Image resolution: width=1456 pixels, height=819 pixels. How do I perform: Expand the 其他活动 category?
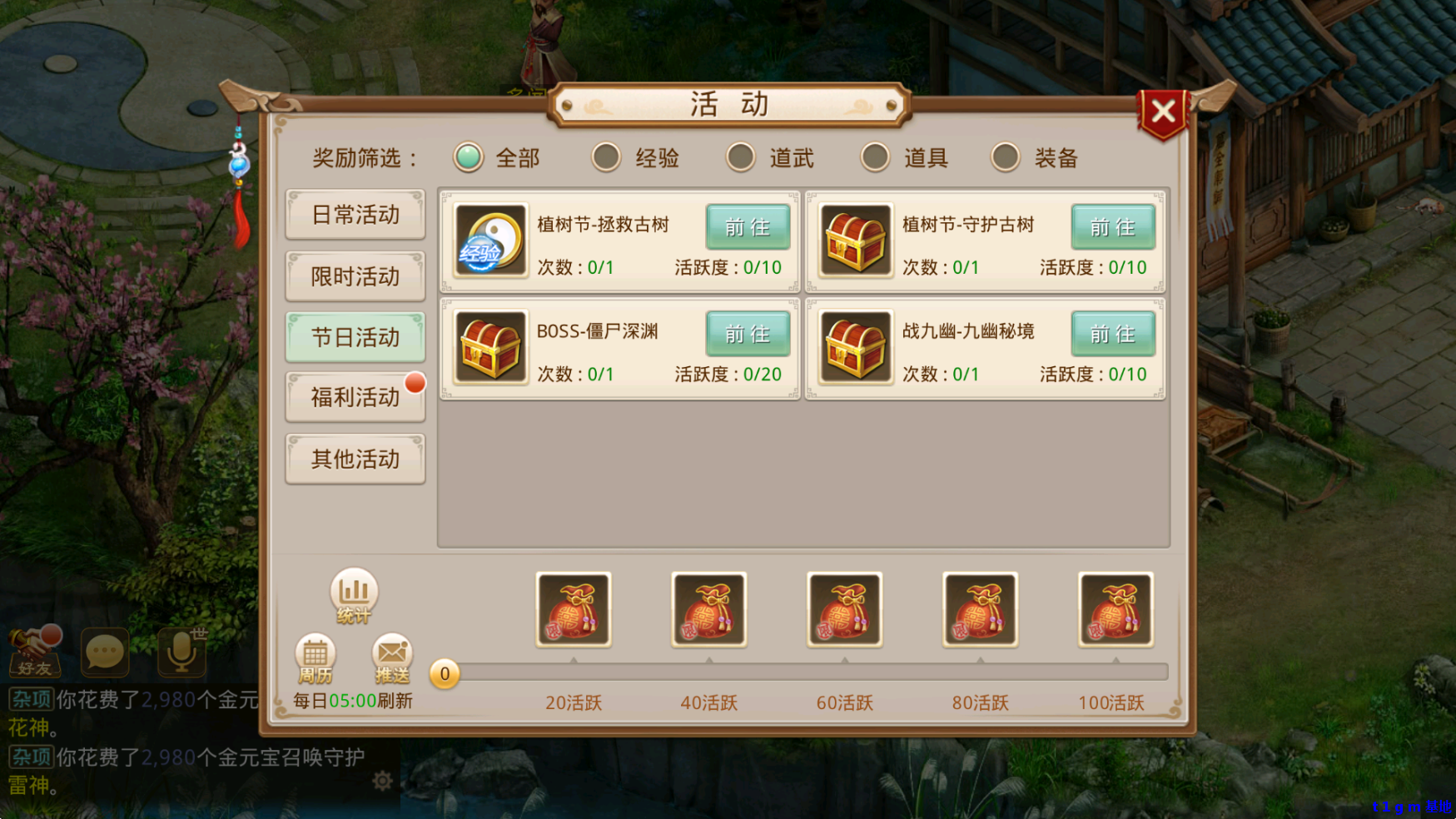[355, 459]
